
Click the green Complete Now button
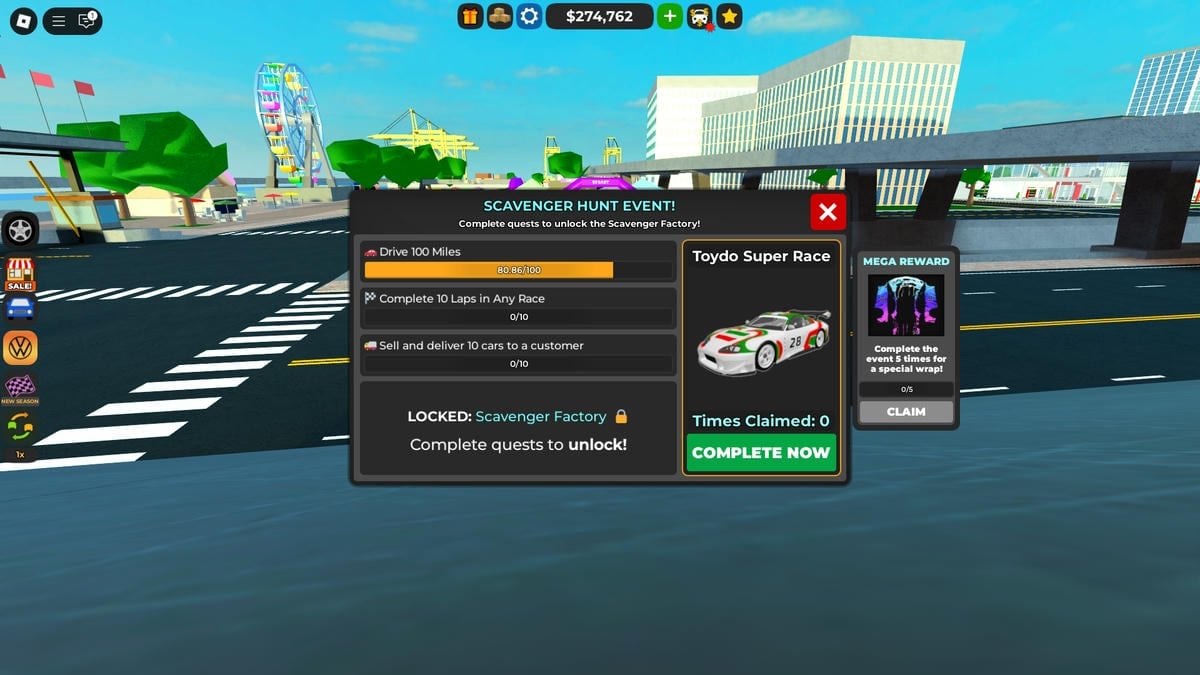coord(761,452)
